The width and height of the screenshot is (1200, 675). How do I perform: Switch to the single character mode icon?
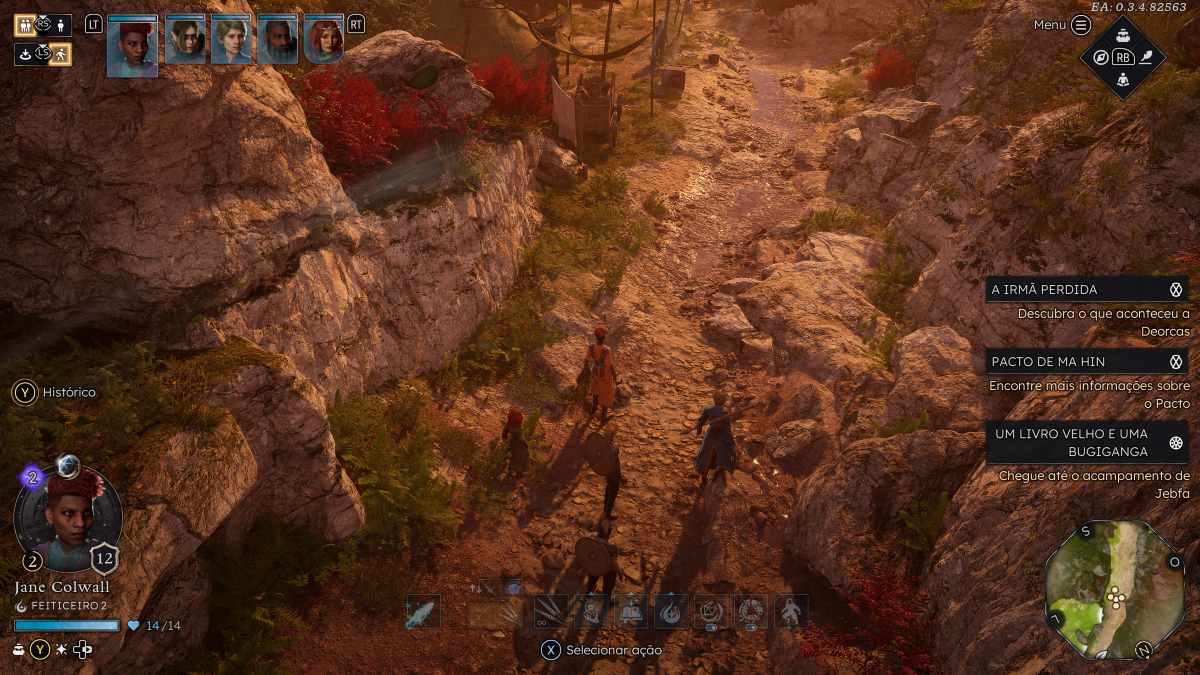click(61, 25)
